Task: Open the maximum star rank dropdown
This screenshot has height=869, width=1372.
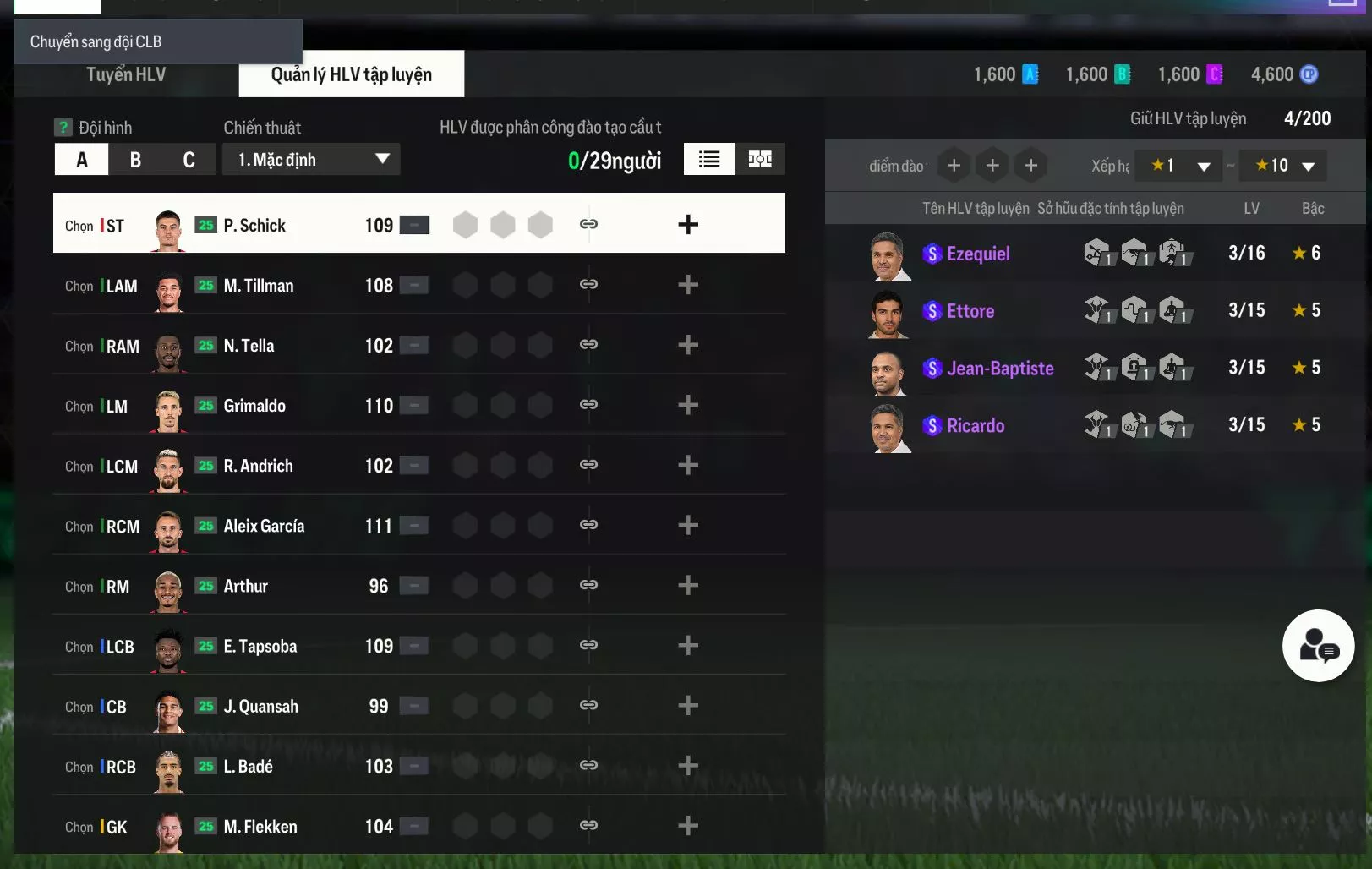Action: tap(1283, 166)
